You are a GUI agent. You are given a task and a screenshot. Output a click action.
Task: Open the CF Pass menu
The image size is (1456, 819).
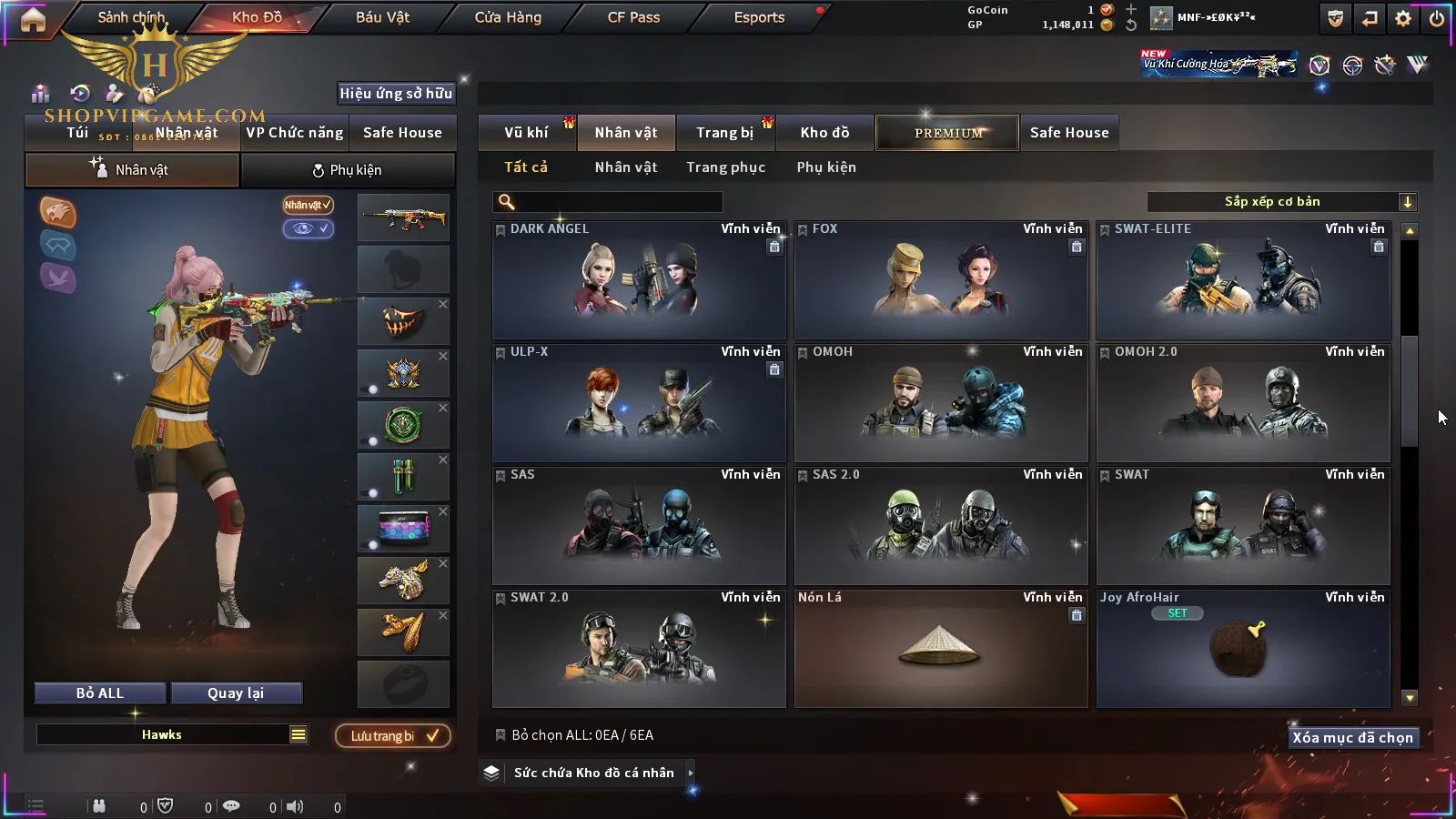(x=633, y=17)
